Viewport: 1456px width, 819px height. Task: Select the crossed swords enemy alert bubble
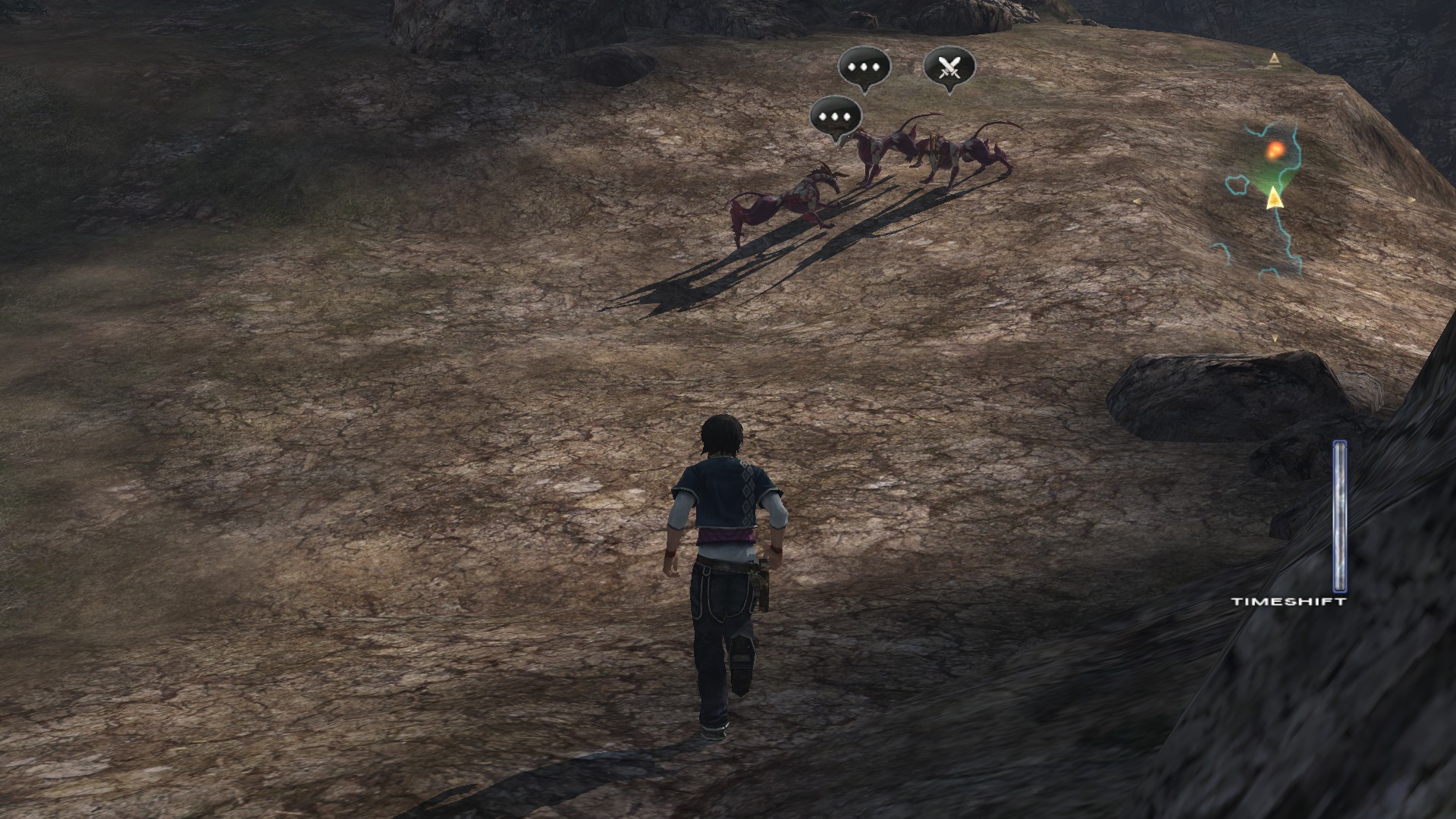(x=949, y=68)
